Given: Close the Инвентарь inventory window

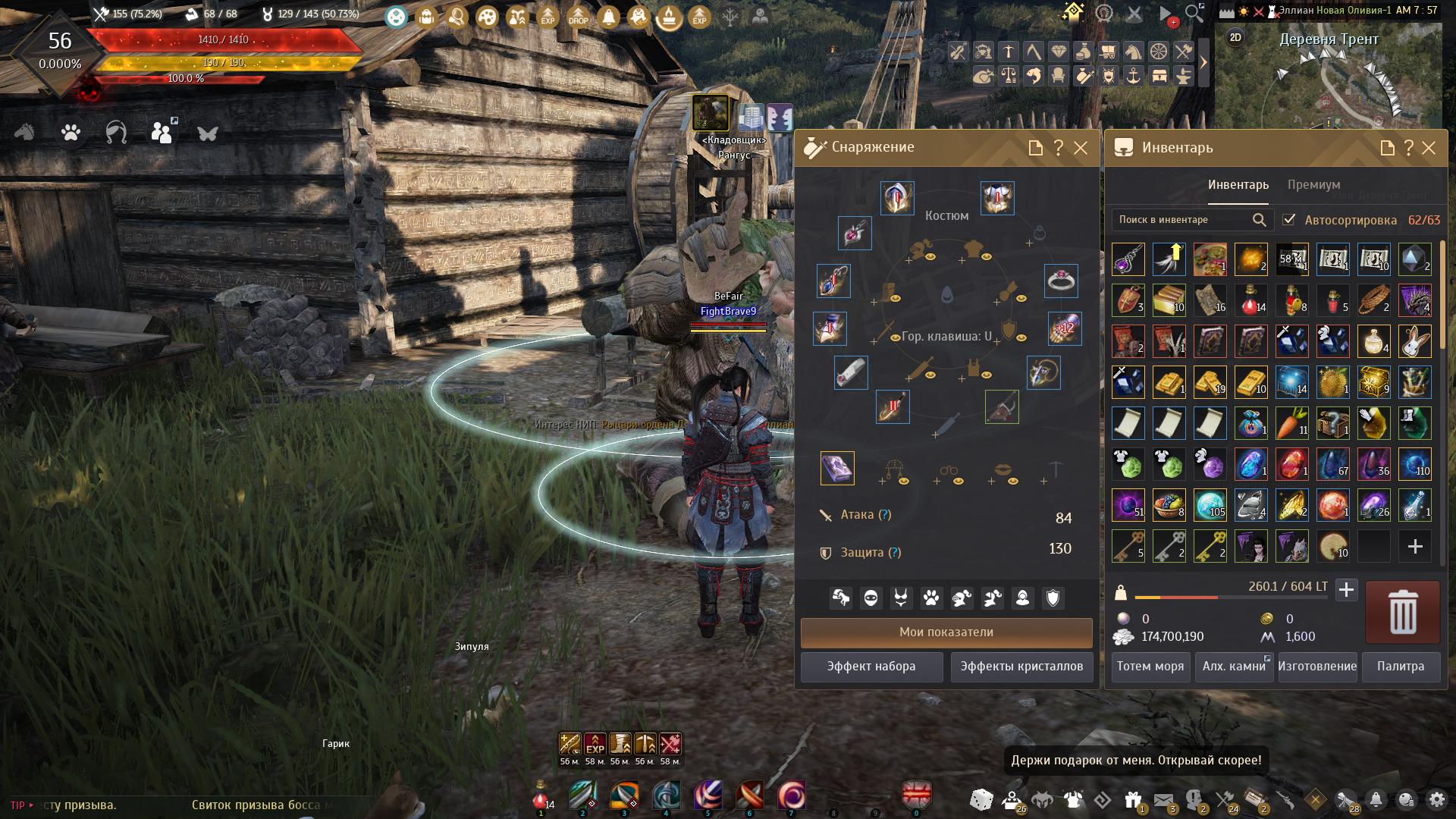Looking at the screenshot, I should [x=1429, y=148].
